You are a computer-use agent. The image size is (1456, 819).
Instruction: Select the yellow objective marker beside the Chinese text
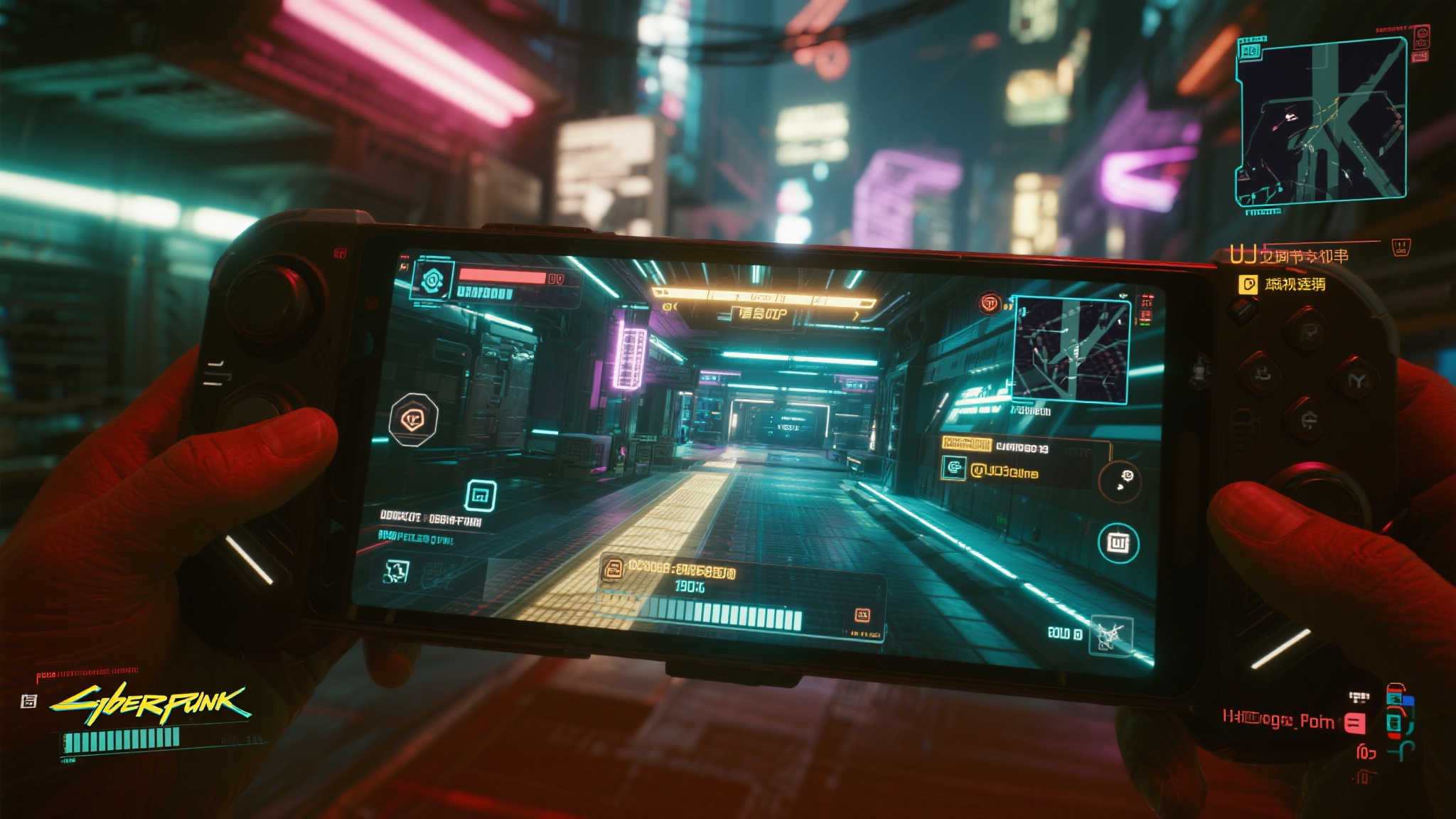pyautogui.click(x=1248, y=284)
